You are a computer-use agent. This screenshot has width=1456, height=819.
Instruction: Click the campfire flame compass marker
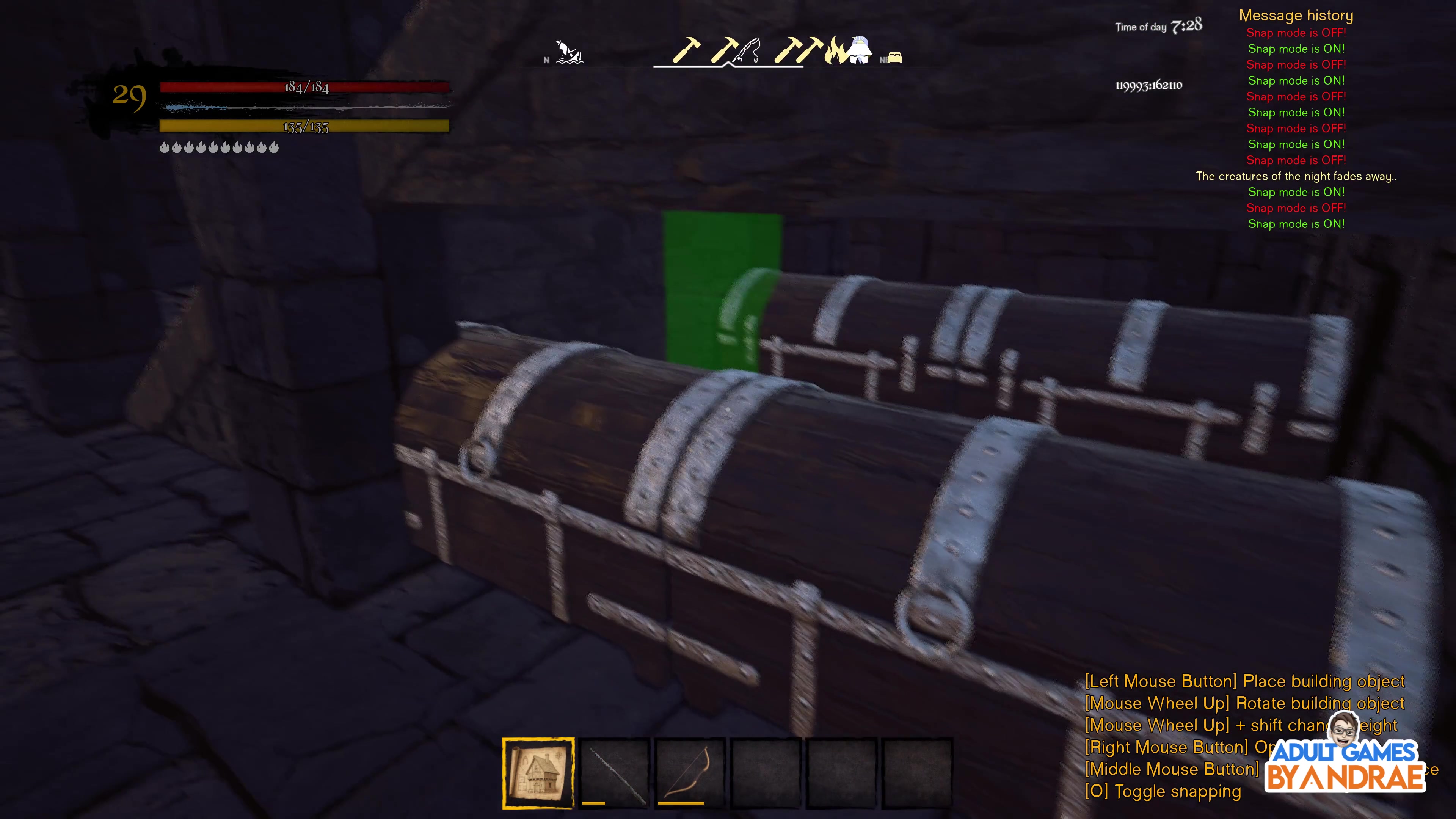coord(836,52)
